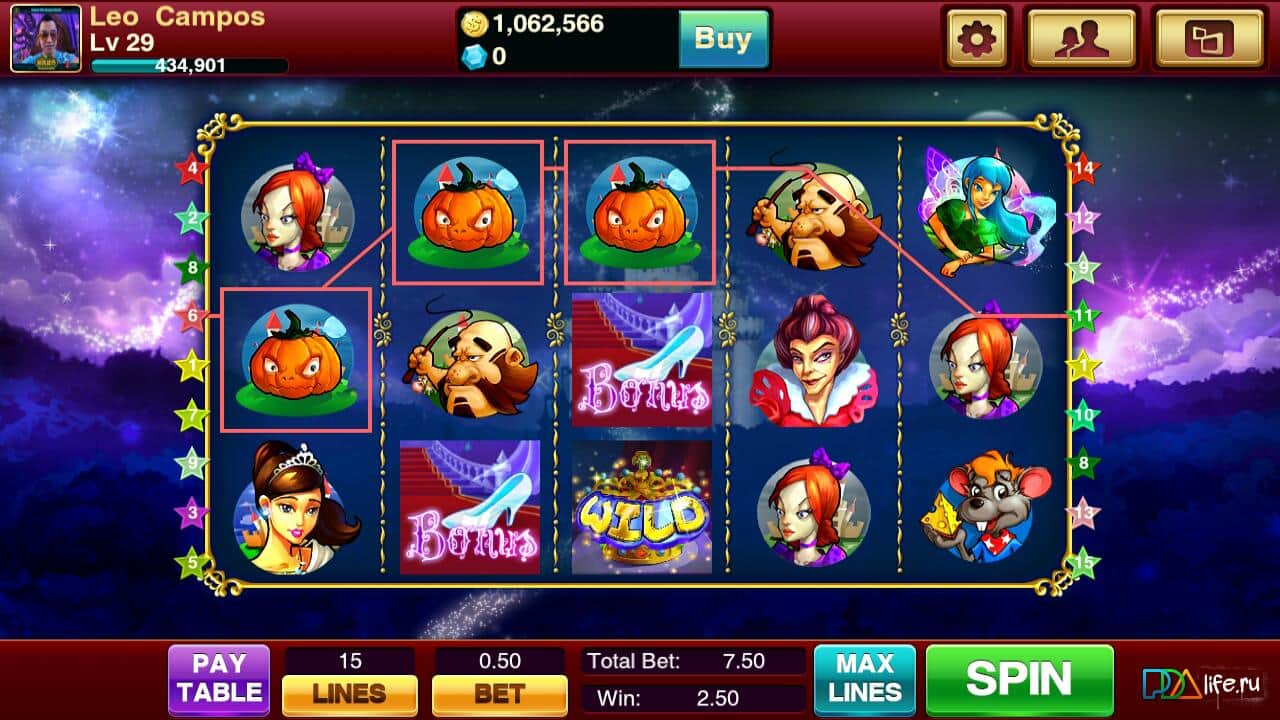Select payline star number 15
The image size is (1280, 720).
coord(1083,562)
